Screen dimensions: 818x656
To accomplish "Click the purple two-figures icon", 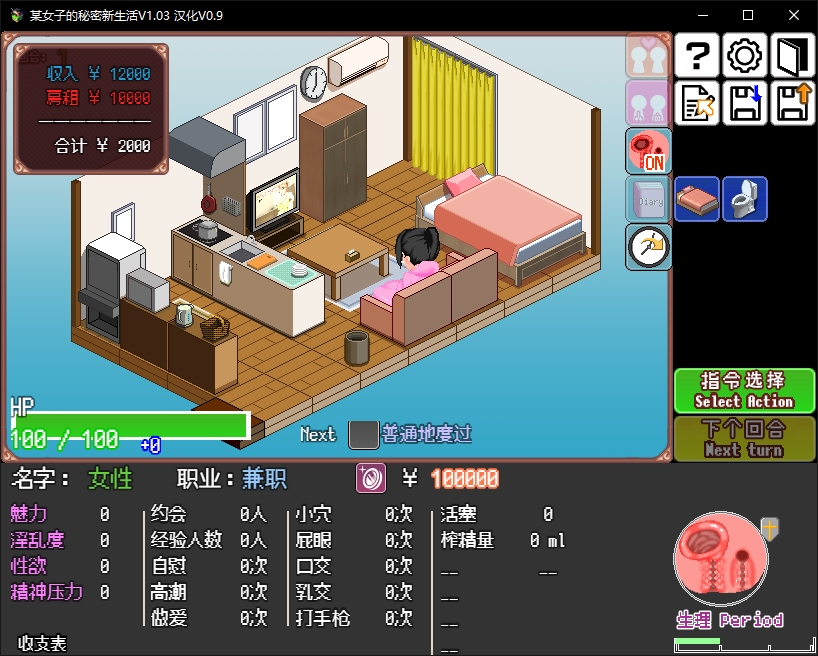I will [x=648, y=103].
